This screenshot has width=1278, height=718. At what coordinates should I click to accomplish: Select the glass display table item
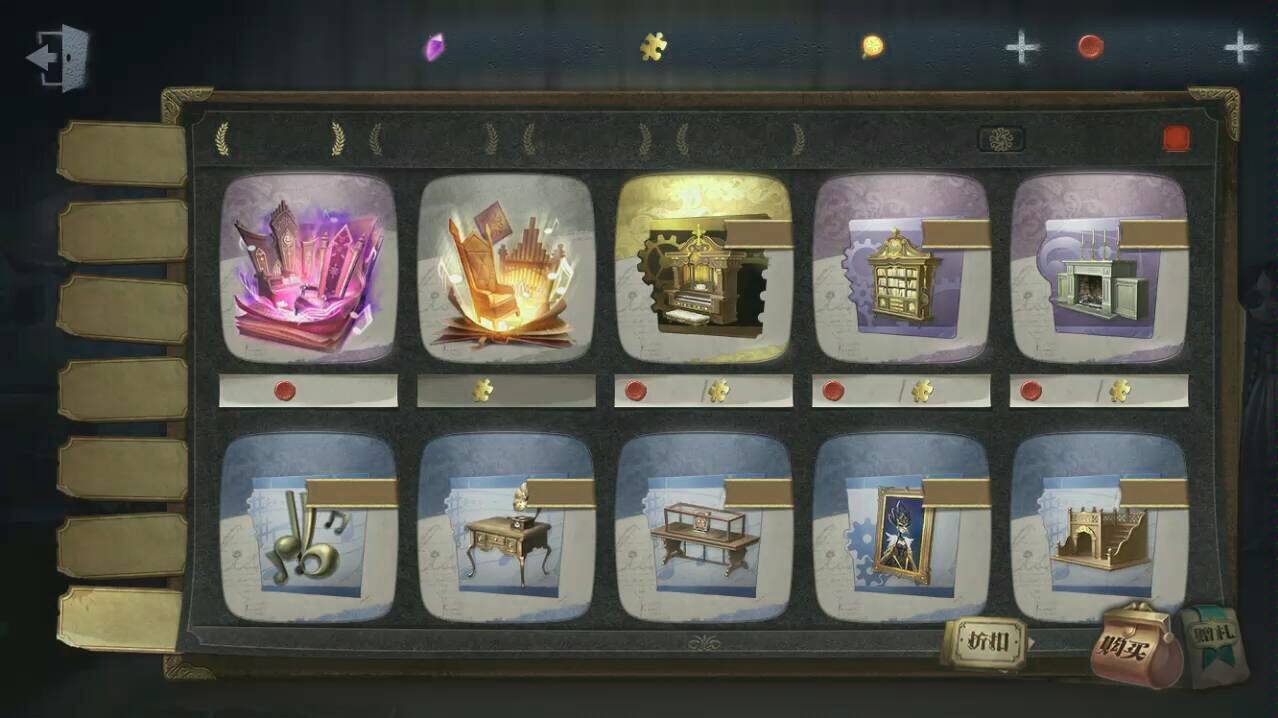click(x=704, y=528)
